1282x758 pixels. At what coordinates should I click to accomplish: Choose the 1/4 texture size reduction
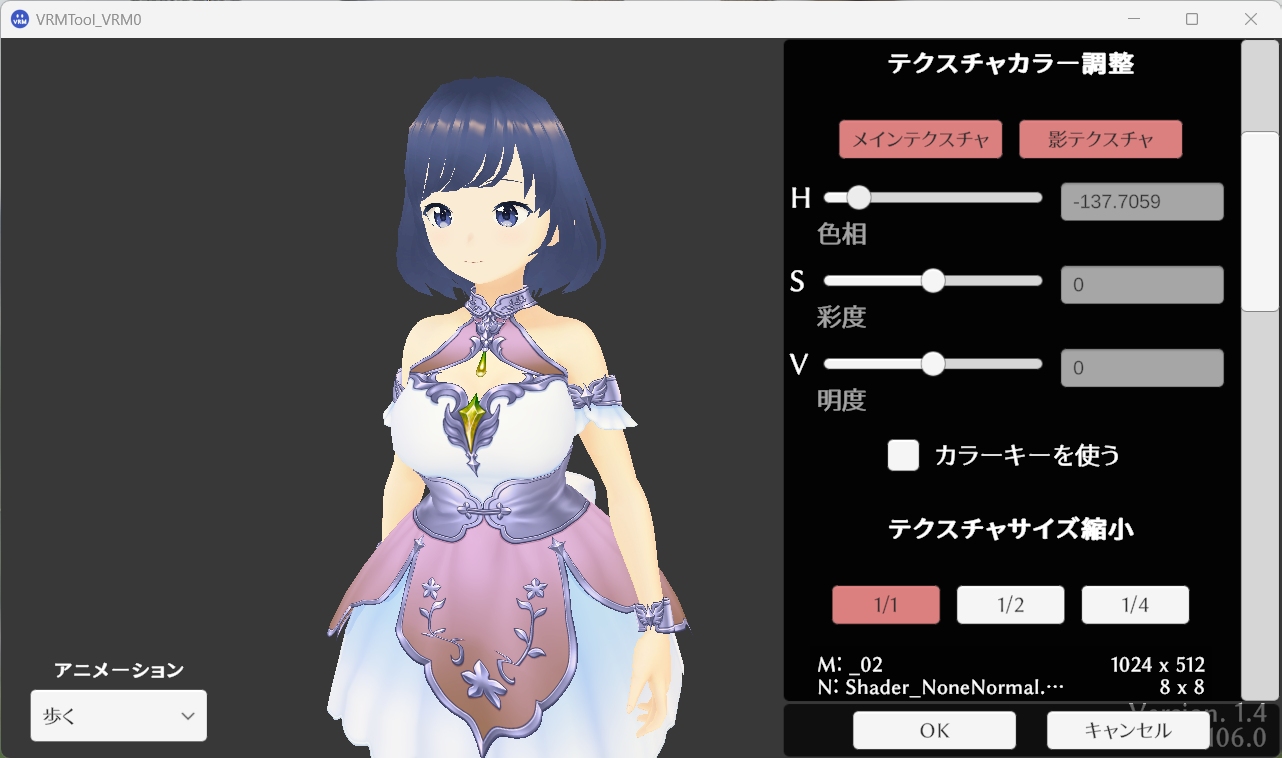coord(1135,604)
